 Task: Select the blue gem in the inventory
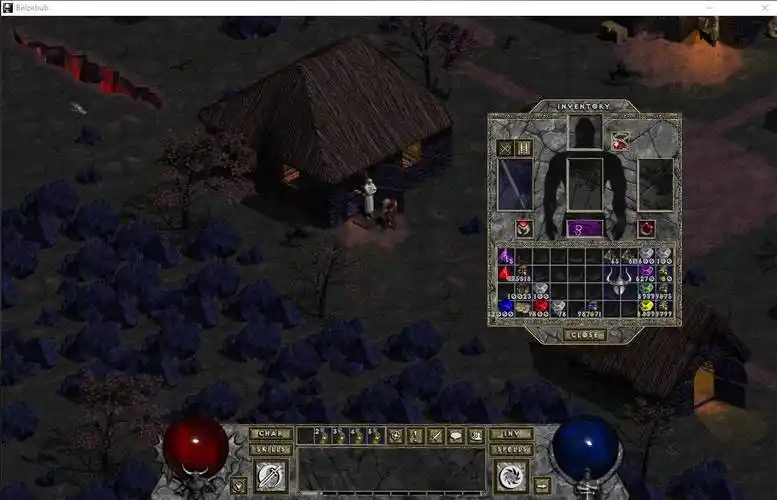pyautogui.click(x=506, y=306)
